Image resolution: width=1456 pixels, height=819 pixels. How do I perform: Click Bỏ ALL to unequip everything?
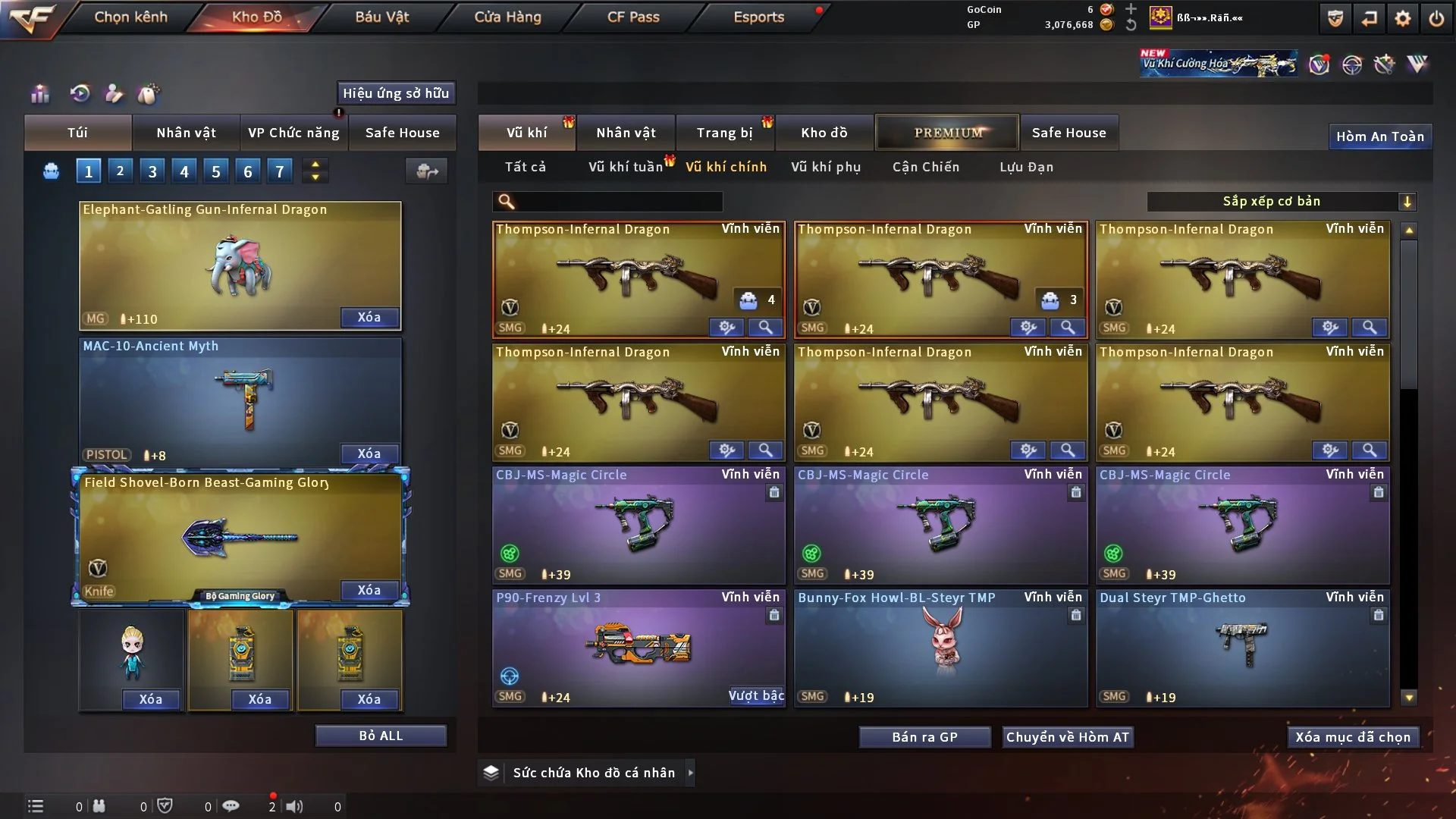point(381,736)
